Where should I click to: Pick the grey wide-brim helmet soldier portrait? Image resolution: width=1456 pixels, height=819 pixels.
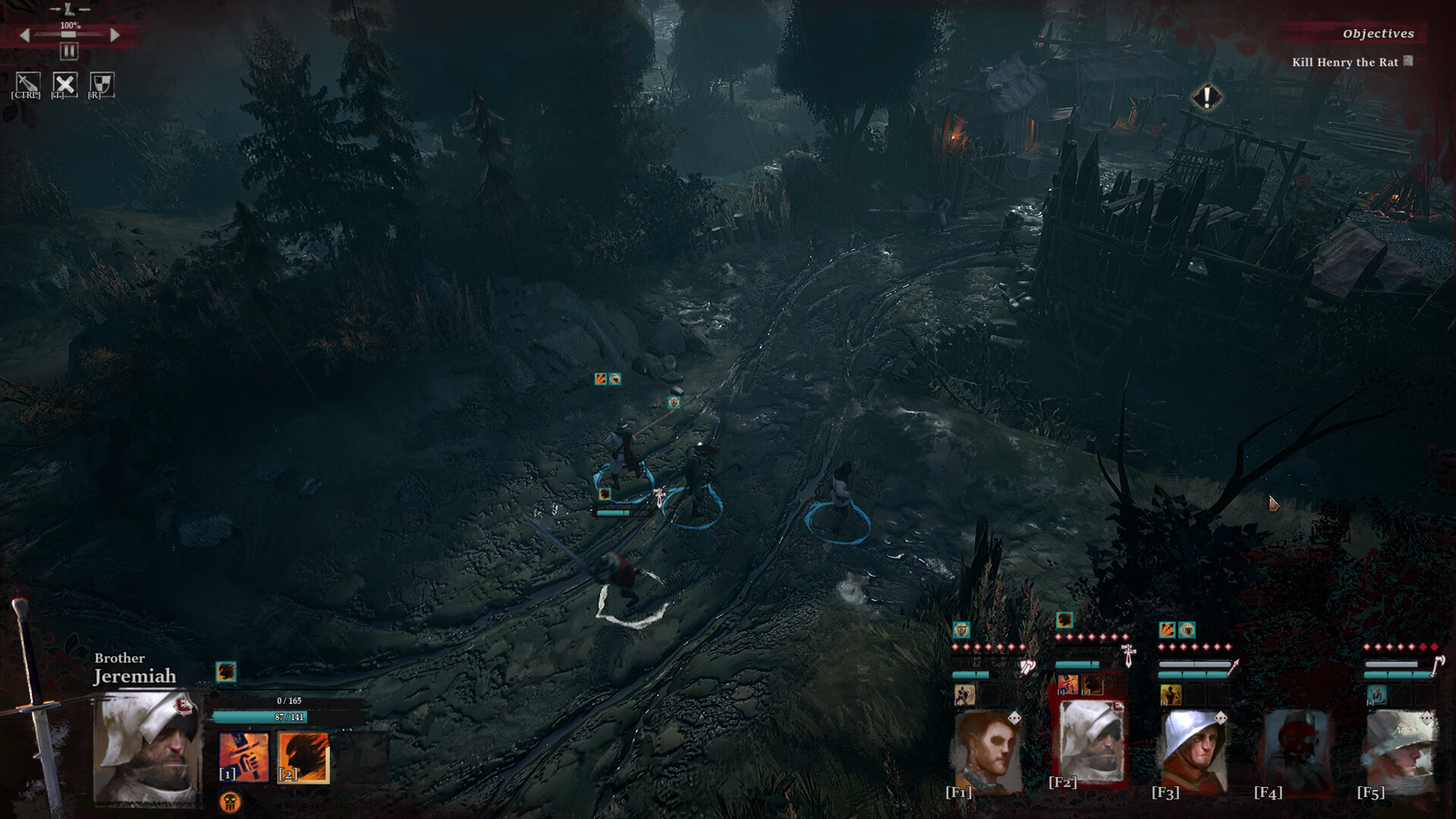(1400, 751)
